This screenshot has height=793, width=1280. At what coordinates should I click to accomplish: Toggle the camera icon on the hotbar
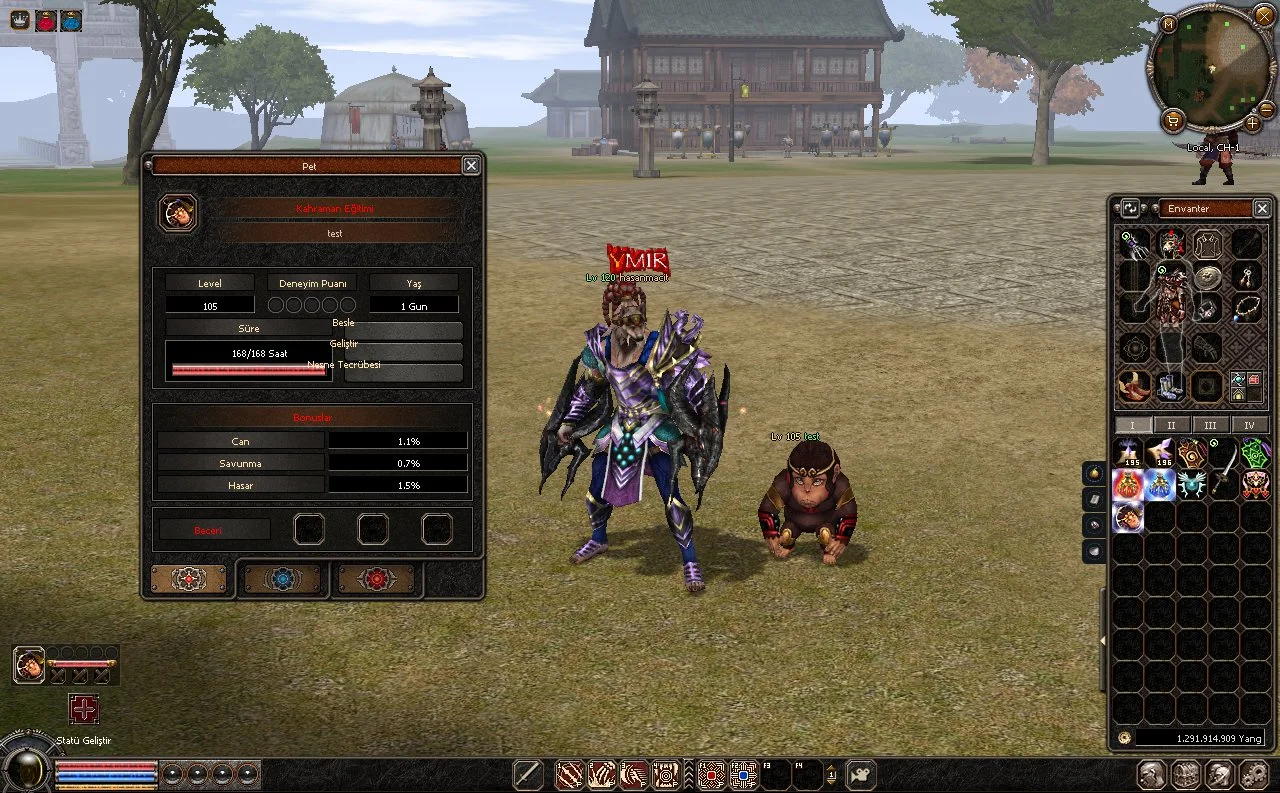(x=859, y=774)
